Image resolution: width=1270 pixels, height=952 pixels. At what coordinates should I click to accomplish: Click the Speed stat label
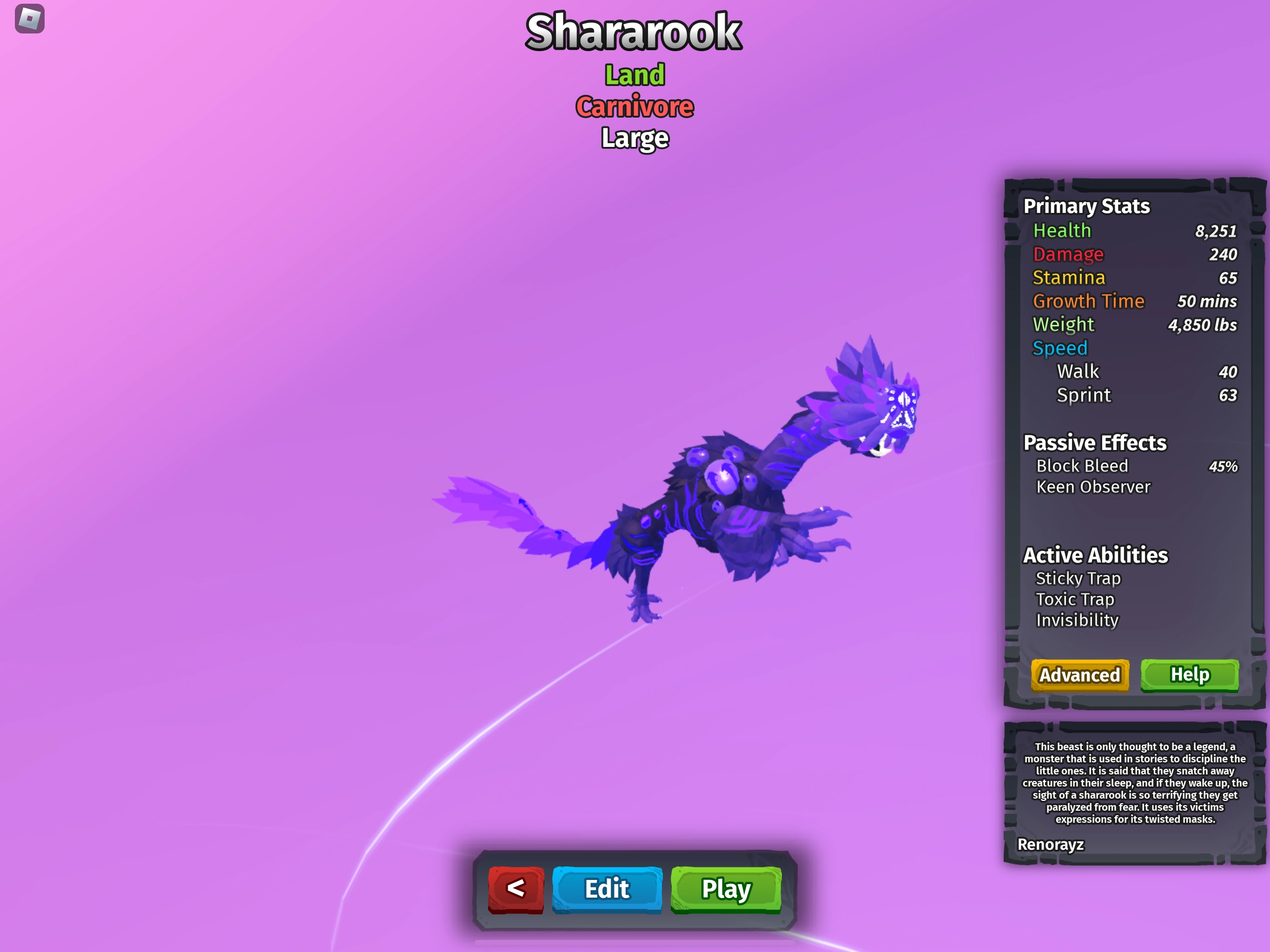[1060, 348]
